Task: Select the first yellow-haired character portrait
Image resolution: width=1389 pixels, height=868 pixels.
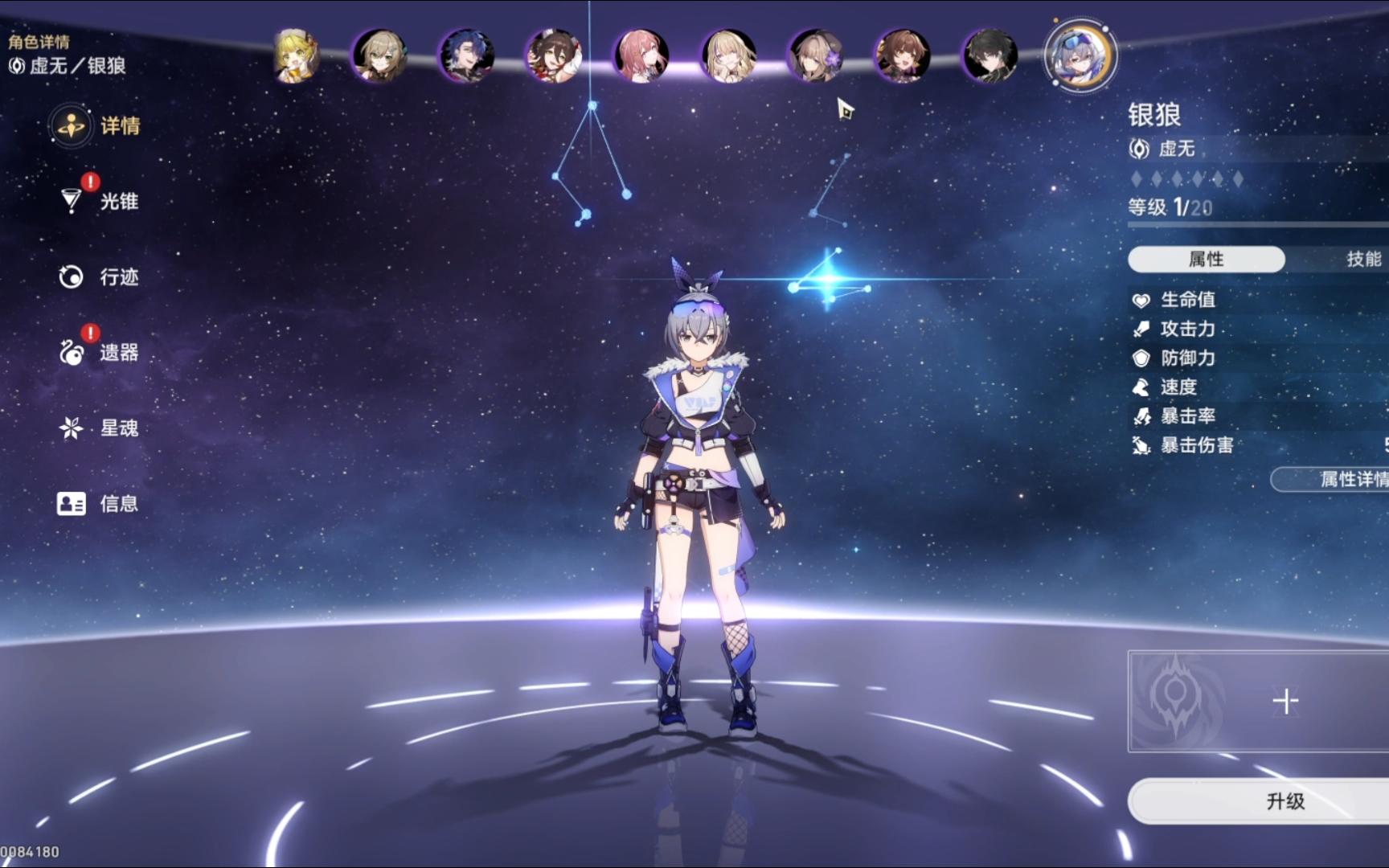Action: [296, 56]
